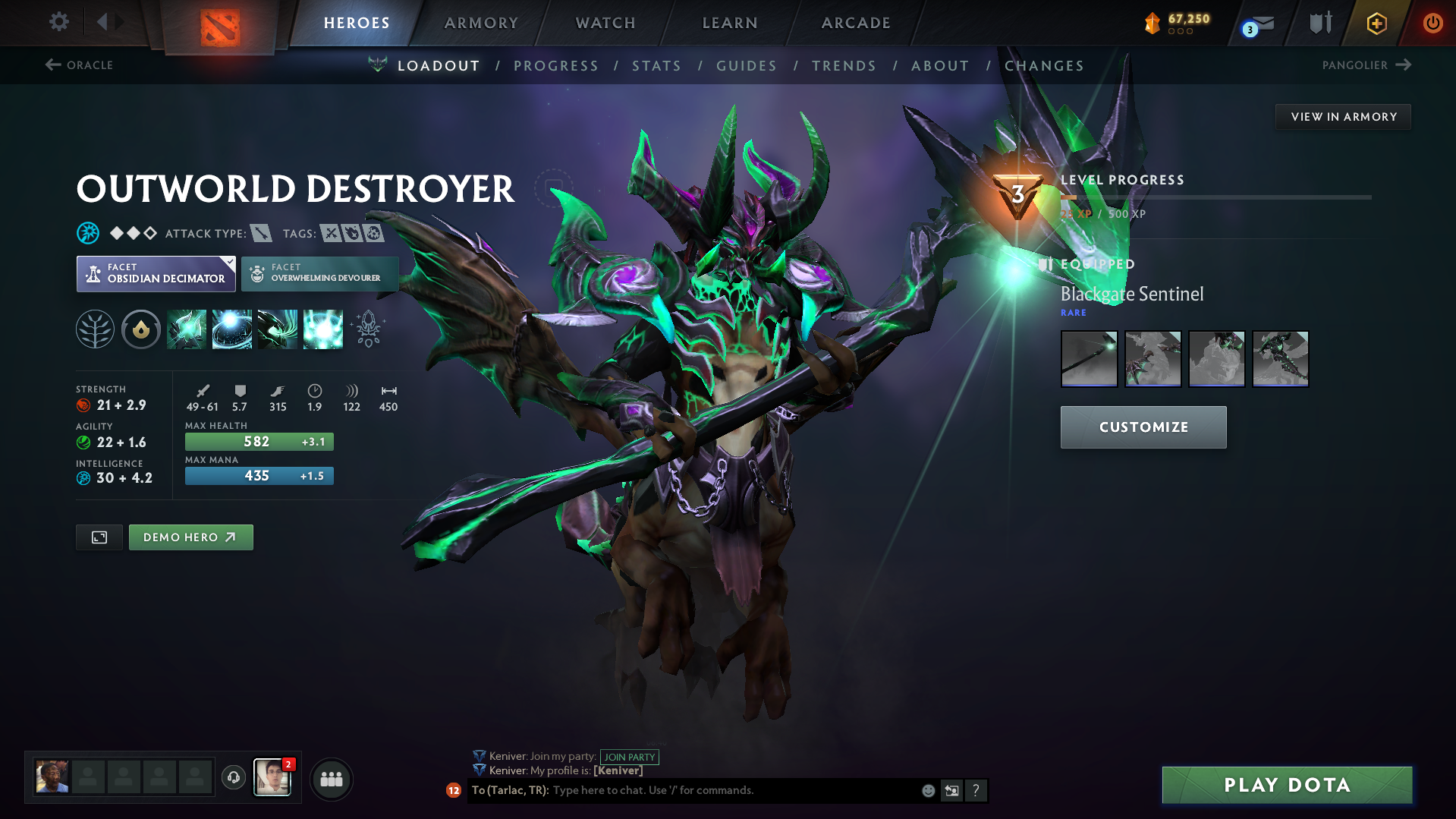The width and height of the screenshot is (1456, 819).
Task: Open the settings gear icon
Action: (58, 22)
